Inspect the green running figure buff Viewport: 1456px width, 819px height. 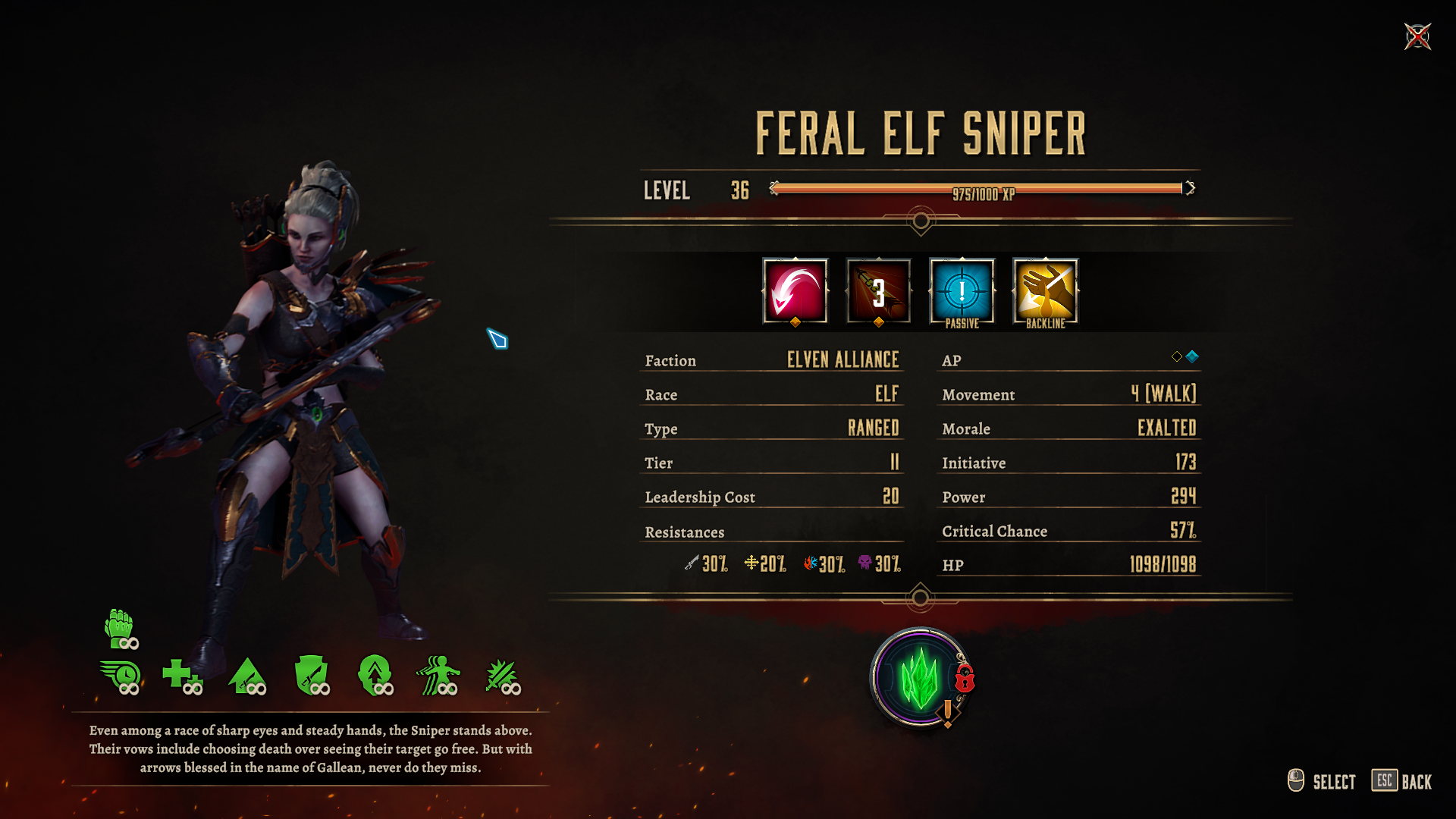pos(438,676)
